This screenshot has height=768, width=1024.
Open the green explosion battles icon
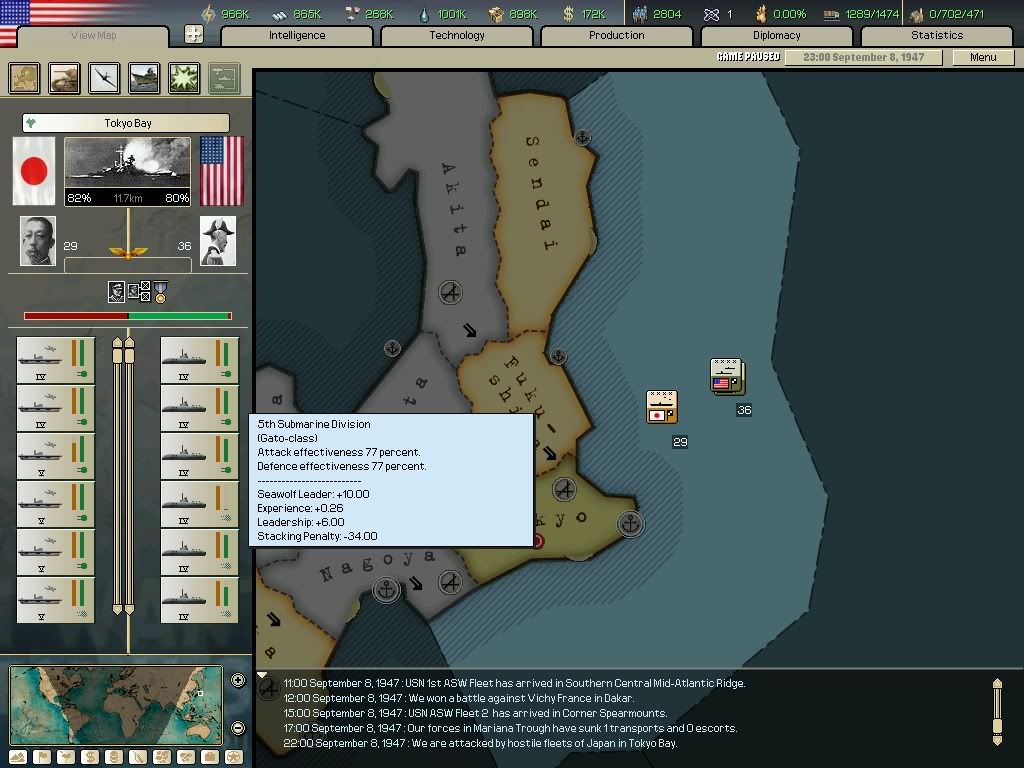(x=184, y=78)
